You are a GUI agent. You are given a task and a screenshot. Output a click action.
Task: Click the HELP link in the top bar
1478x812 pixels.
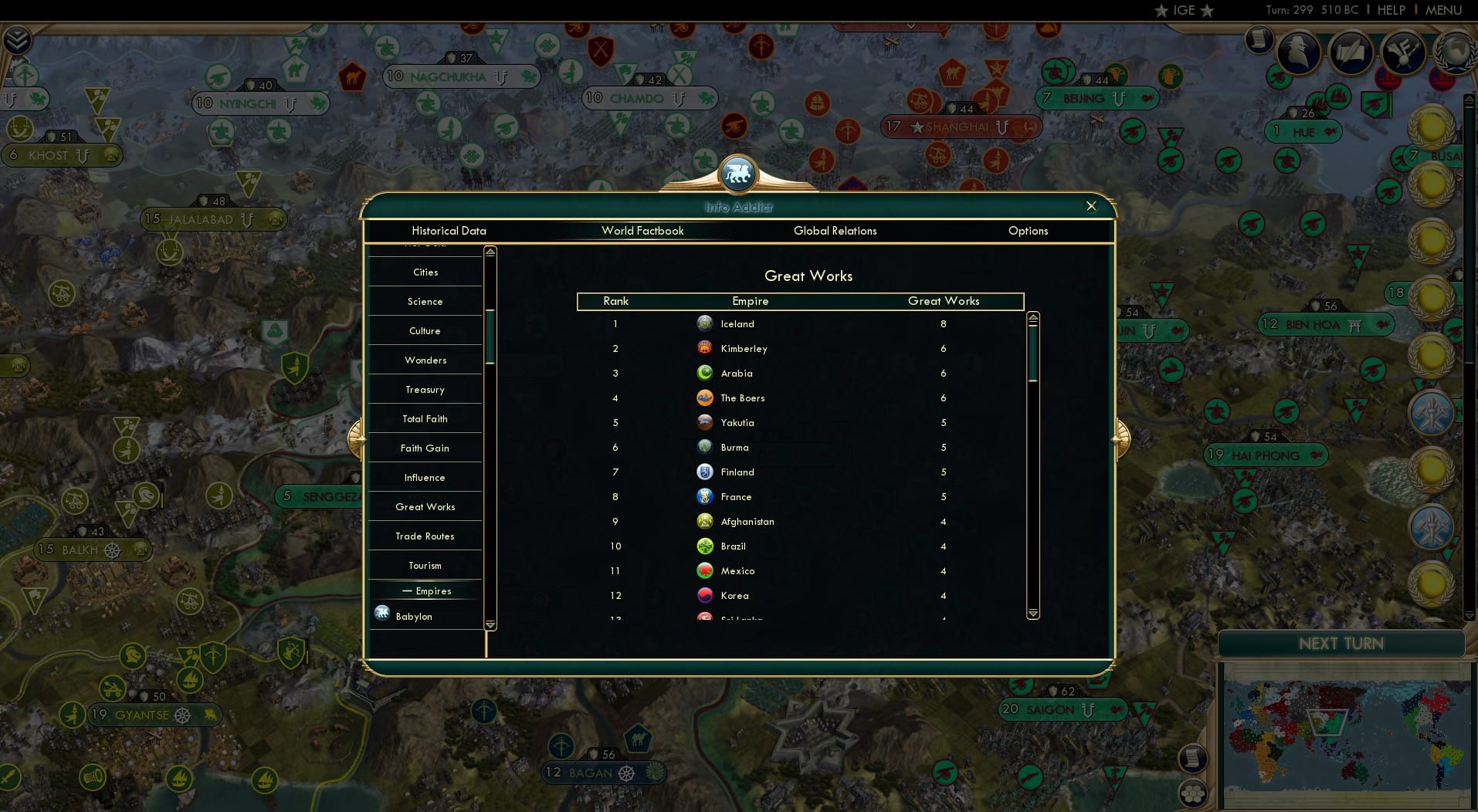pos(1390,10)
